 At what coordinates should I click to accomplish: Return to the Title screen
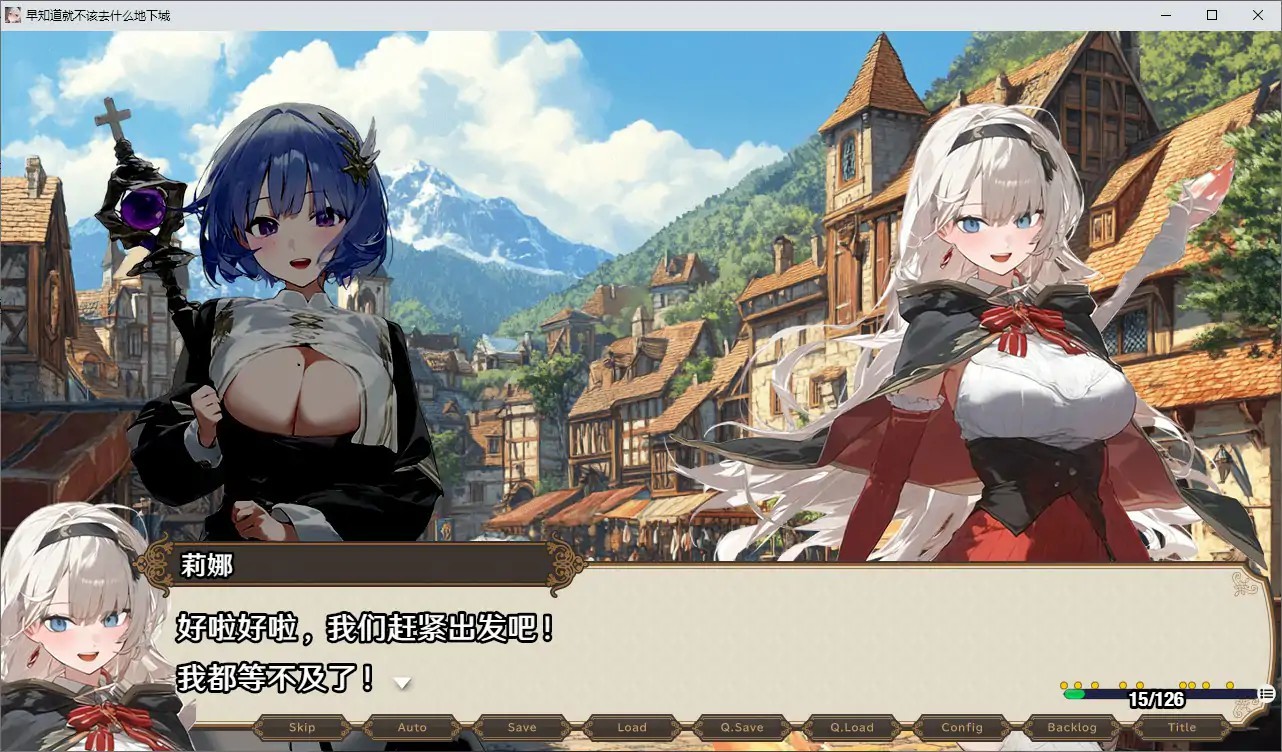[1181, 727]
